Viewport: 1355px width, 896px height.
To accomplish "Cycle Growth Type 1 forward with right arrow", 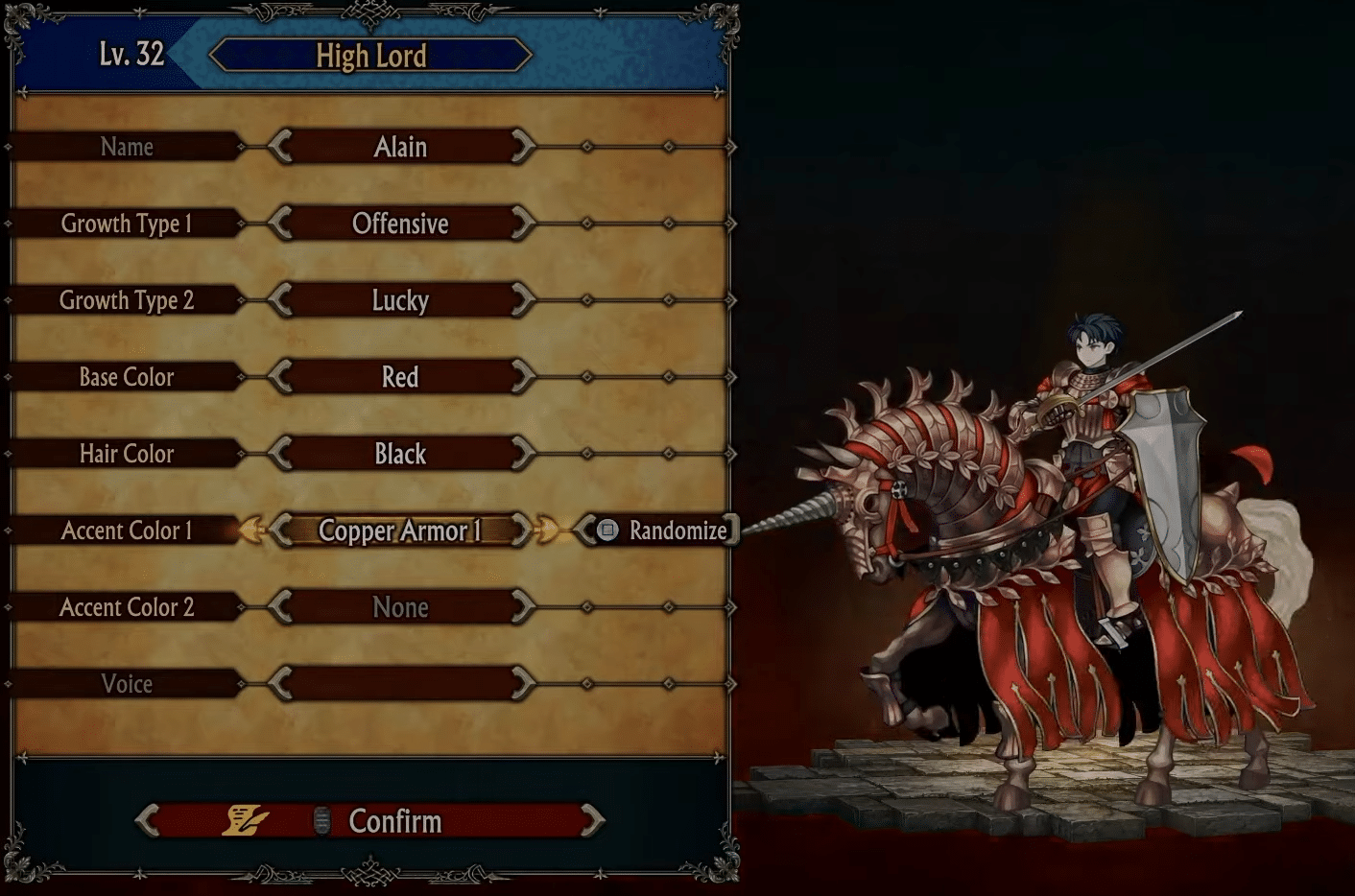I will point(523,224).
